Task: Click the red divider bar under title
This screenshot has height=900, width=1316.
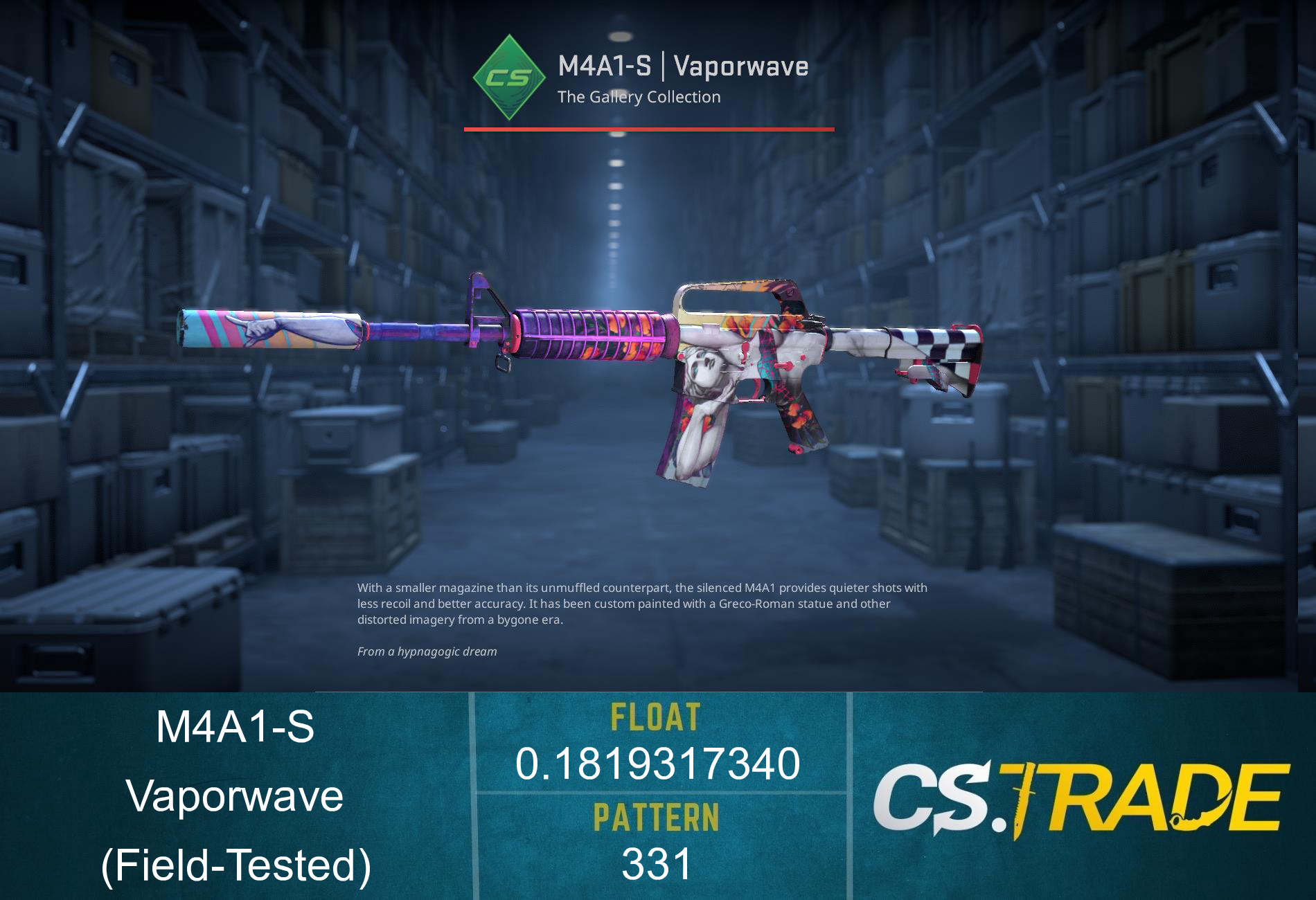Action: [x=648, y=127]
